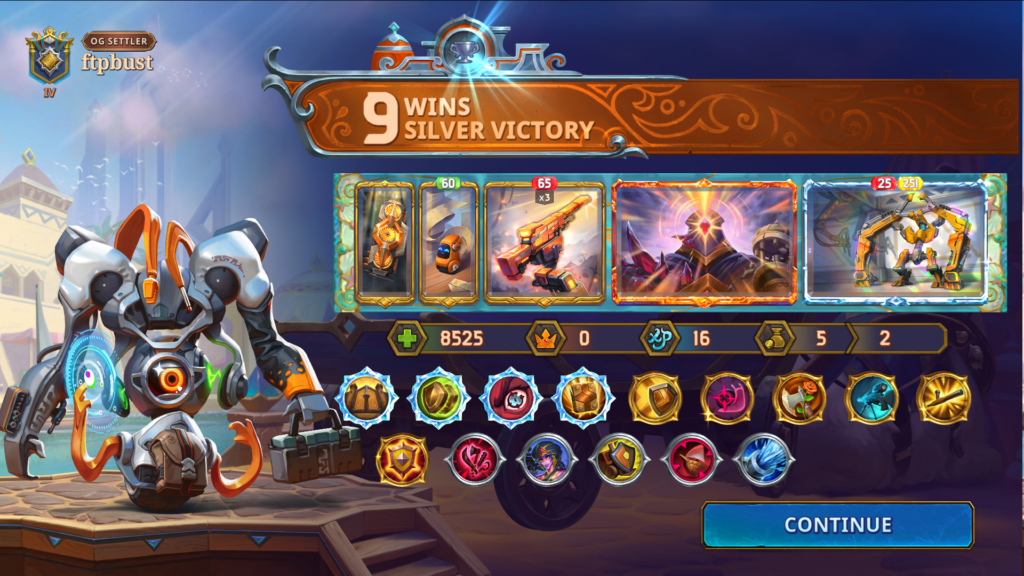This screenshot has width=1024, height=576.
Task: Inspect the golden shield crest skill
Action: [x=401, y=461]
